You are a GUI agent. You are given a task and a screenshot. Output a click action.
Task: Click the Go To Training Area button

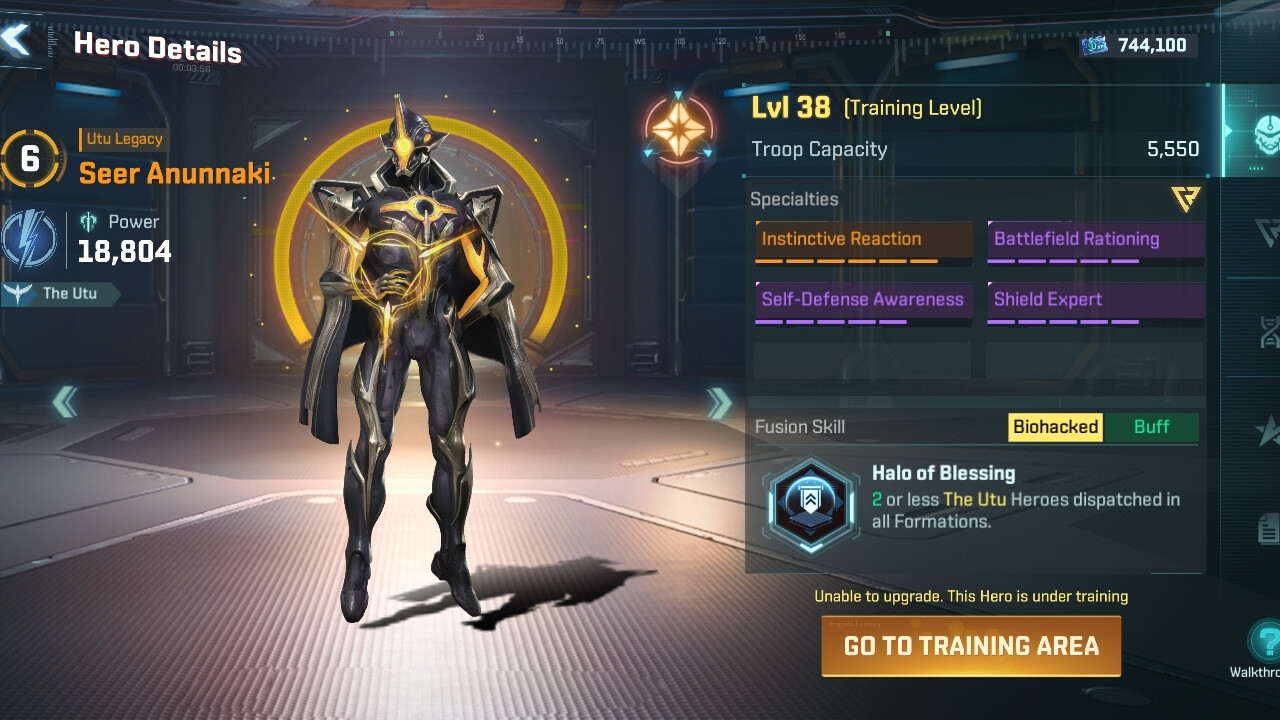pos(970,646)
